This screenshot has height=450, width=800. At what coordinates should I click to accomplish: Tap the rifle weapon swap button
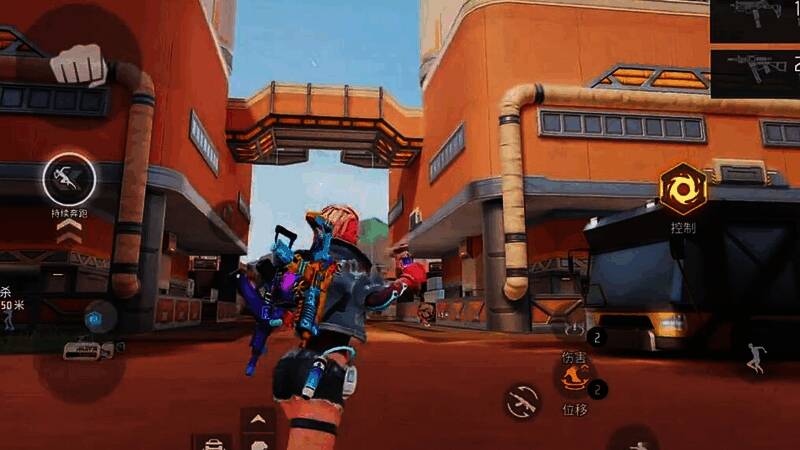point(522,402)
